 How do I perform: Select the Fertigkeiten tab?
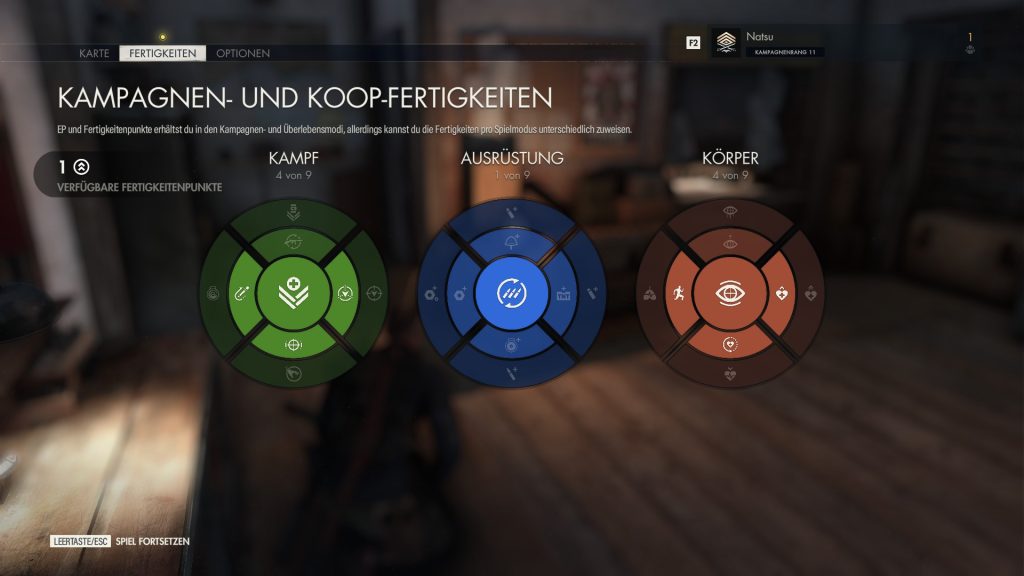pyautogui.click(x=162, y=53)
